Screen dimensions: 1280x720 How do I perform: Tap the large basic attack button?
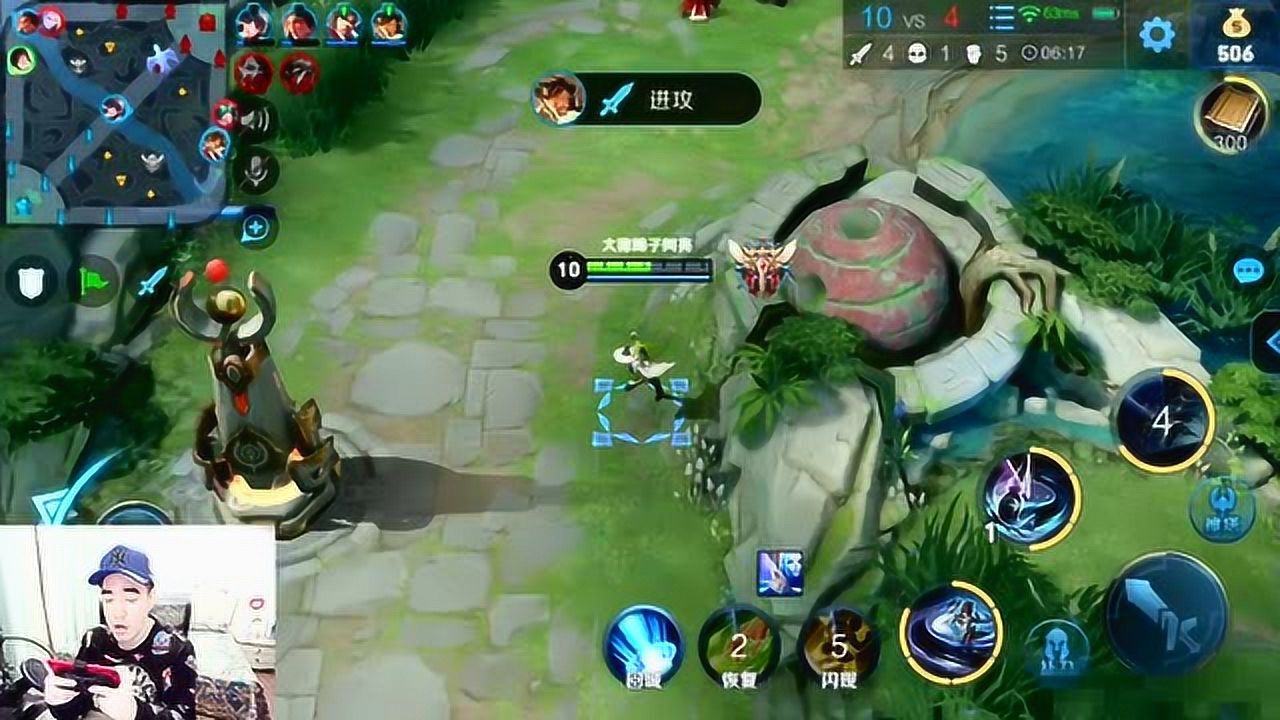[1166, 612]
